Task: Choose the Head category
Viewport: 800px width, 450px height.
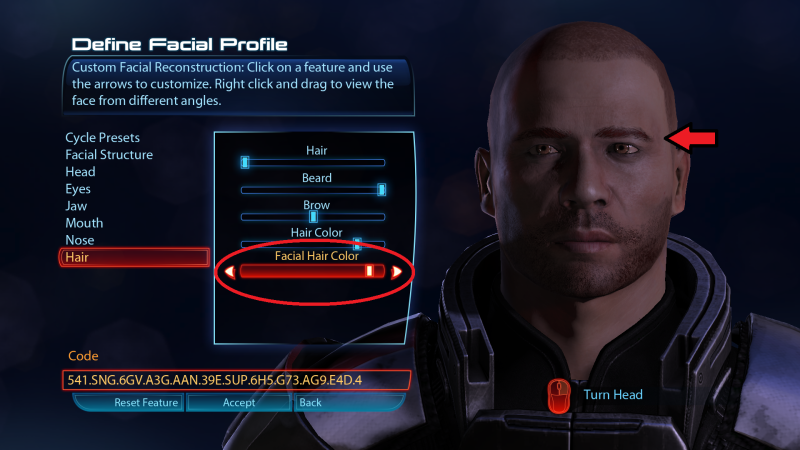Action: coord(80,172)
